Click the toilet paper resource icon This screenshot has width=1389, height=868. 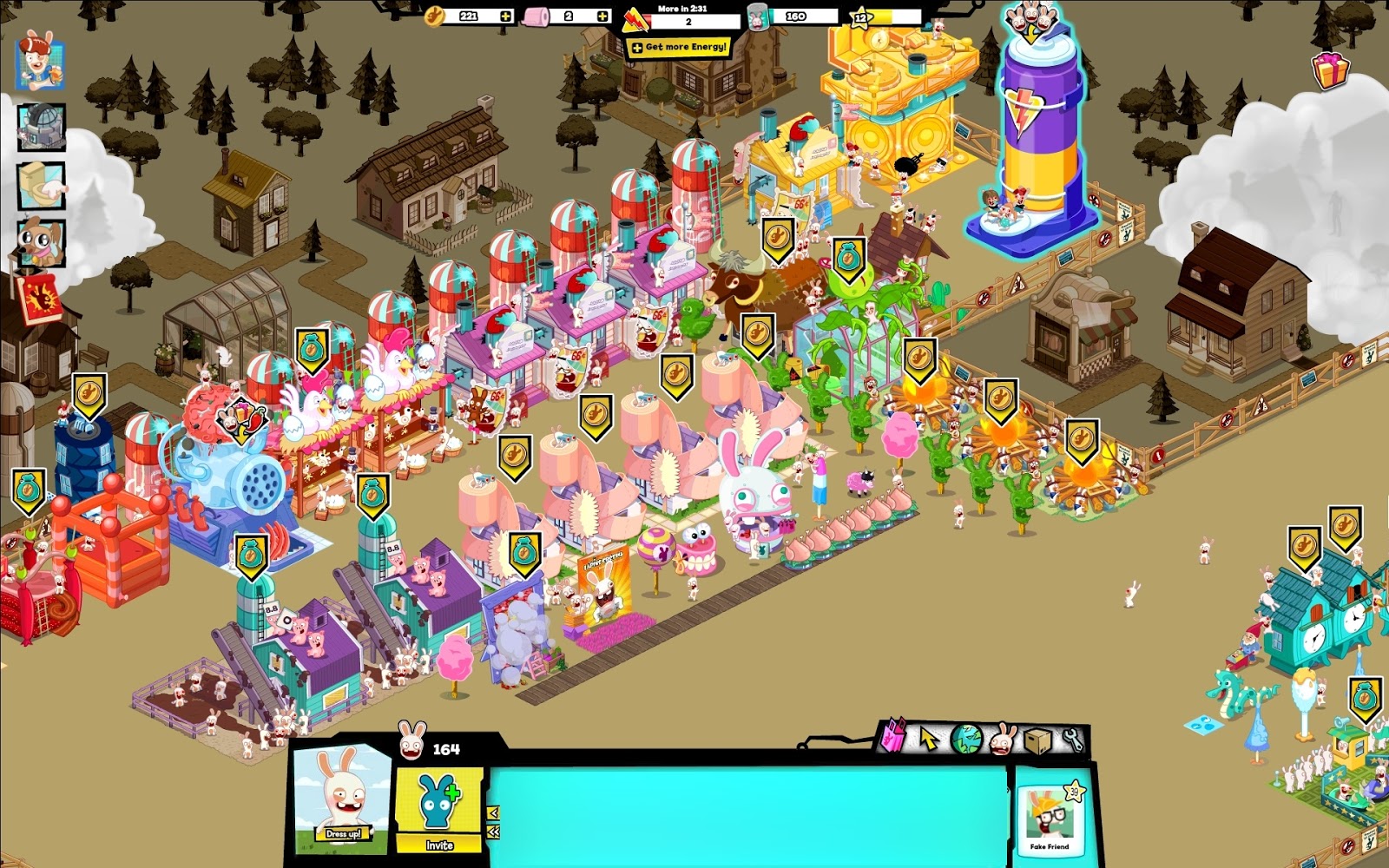click(533, 15)
